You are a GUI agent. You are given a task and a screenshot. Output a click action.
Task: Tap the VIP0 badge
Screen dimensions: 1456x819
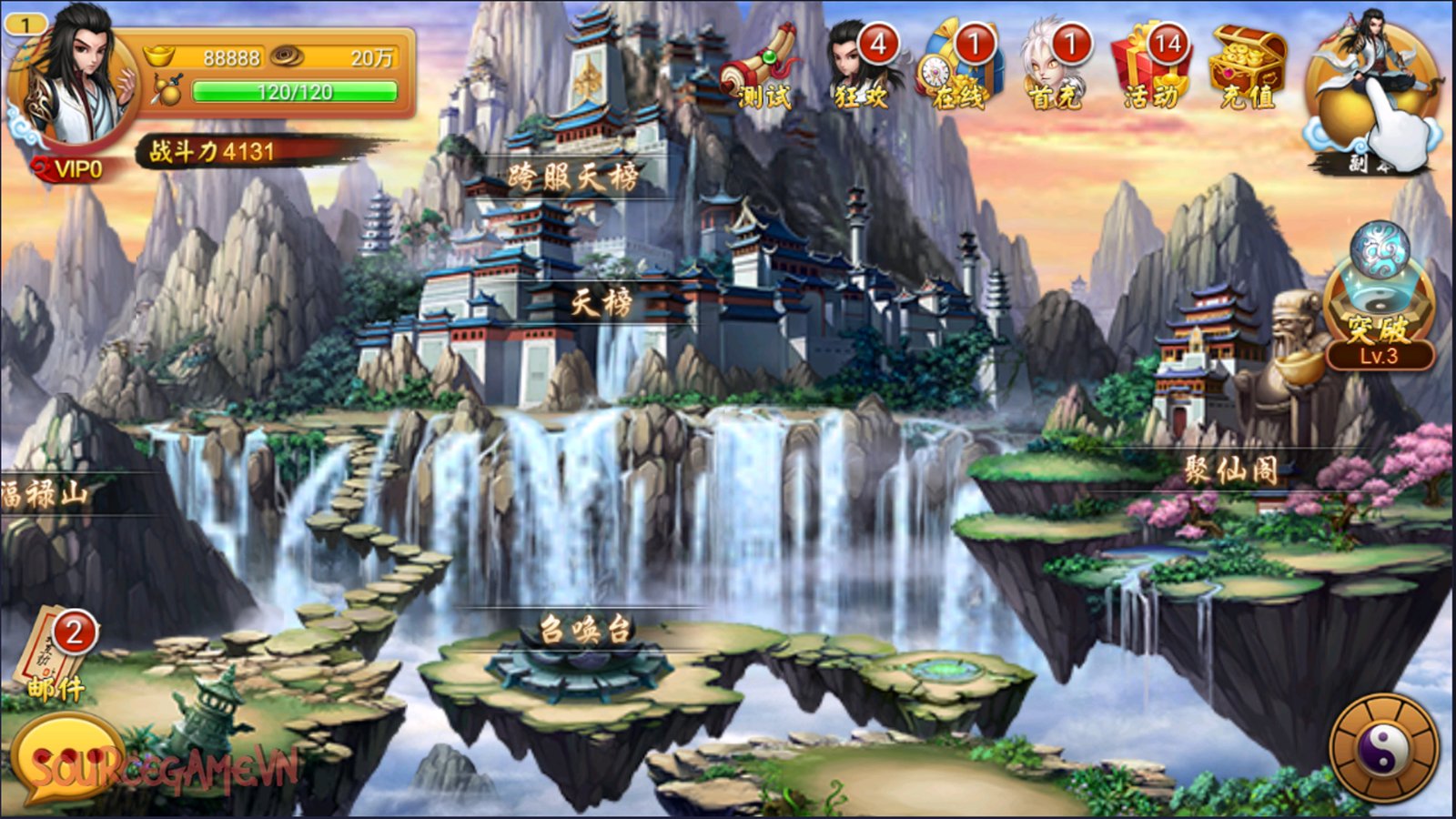71,169
